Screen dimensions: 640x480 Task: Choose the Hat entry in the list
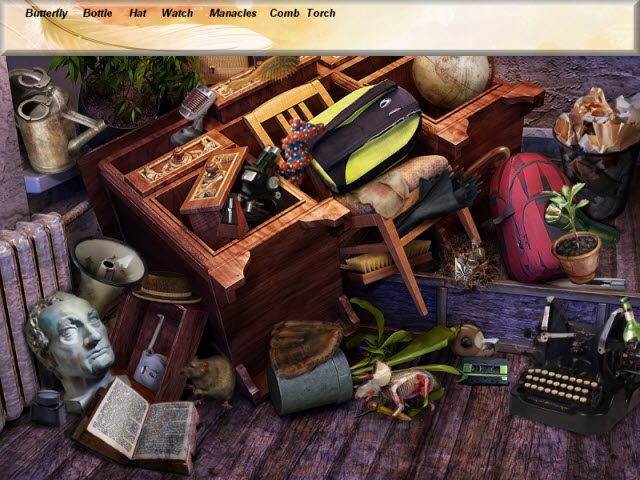137,14
